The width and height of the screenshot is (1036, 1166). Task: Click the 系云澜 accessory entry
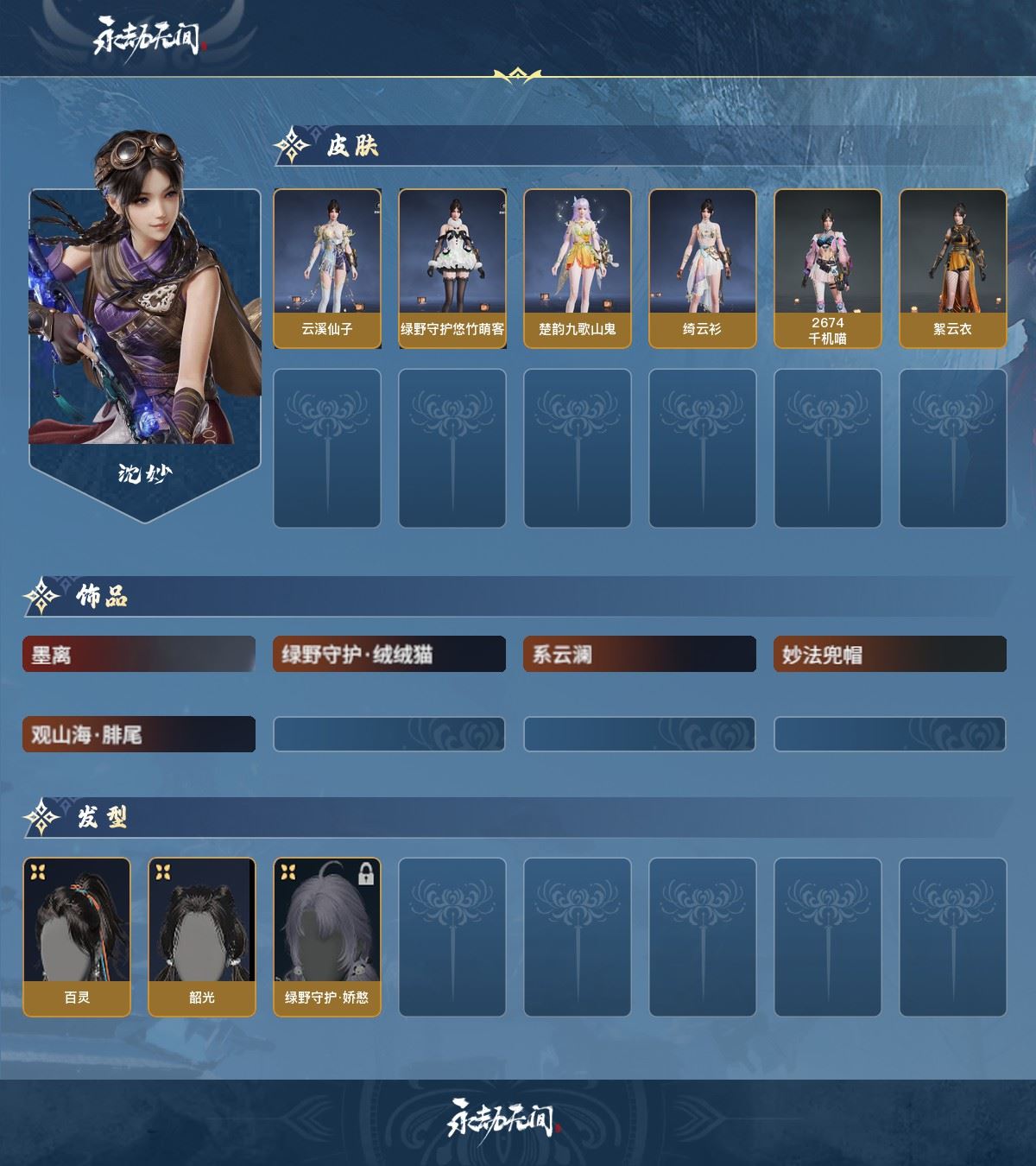(640, 655)
